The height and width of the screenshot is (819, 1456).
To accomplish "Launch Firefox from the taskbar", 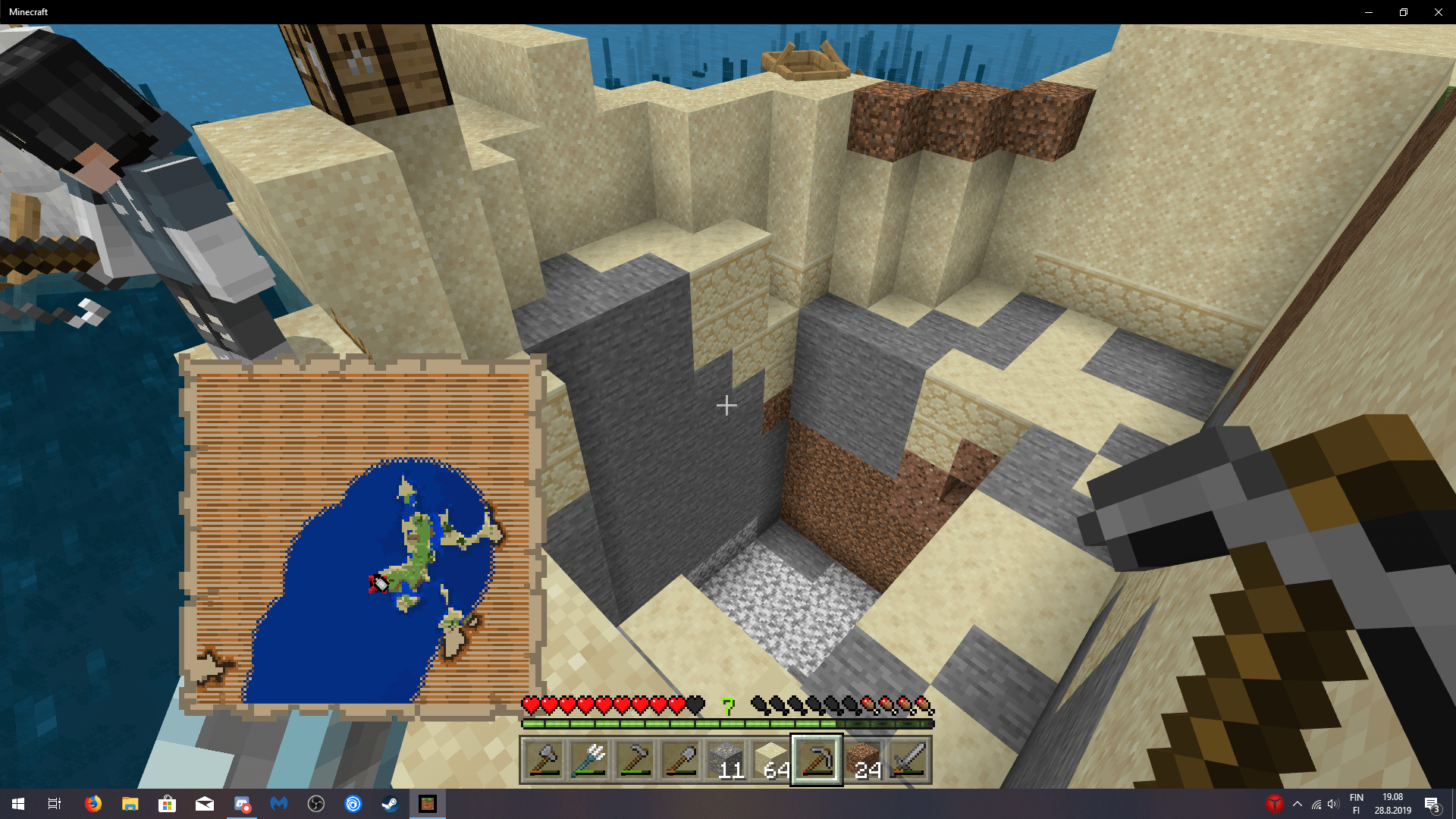I will coord(93,804).
